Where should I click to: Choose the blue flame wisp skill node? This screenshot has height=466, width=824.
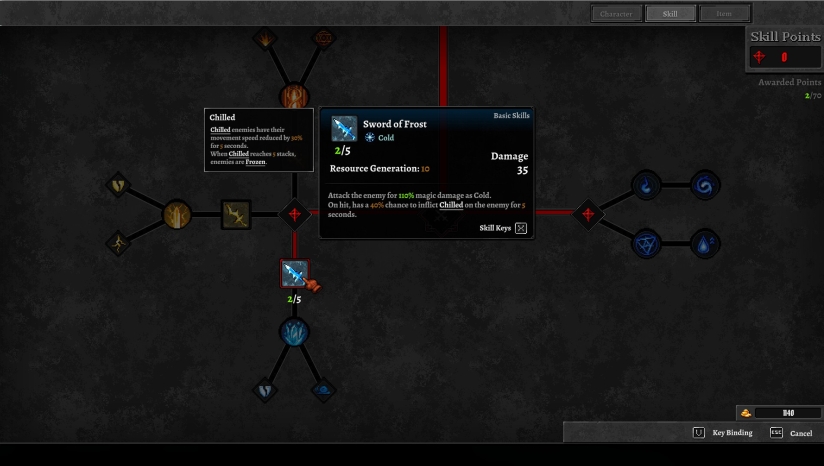(x=647, y=185)
